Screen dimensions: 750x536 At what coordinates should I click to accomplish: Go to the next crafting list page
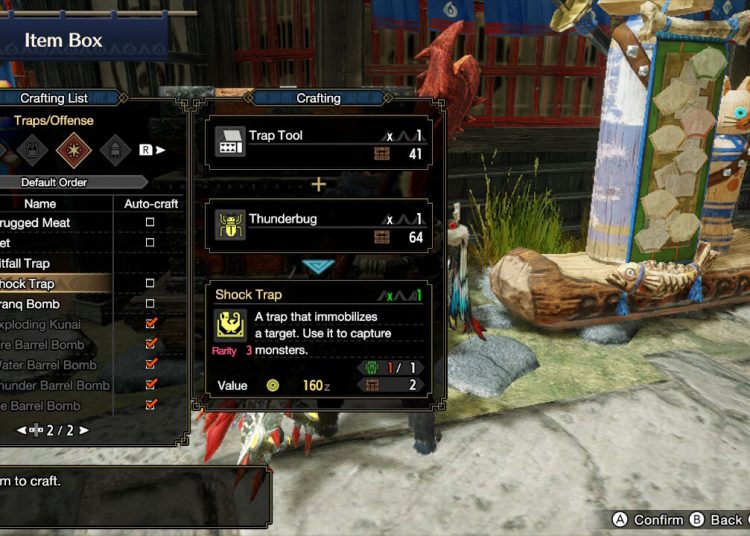[84, 430]
